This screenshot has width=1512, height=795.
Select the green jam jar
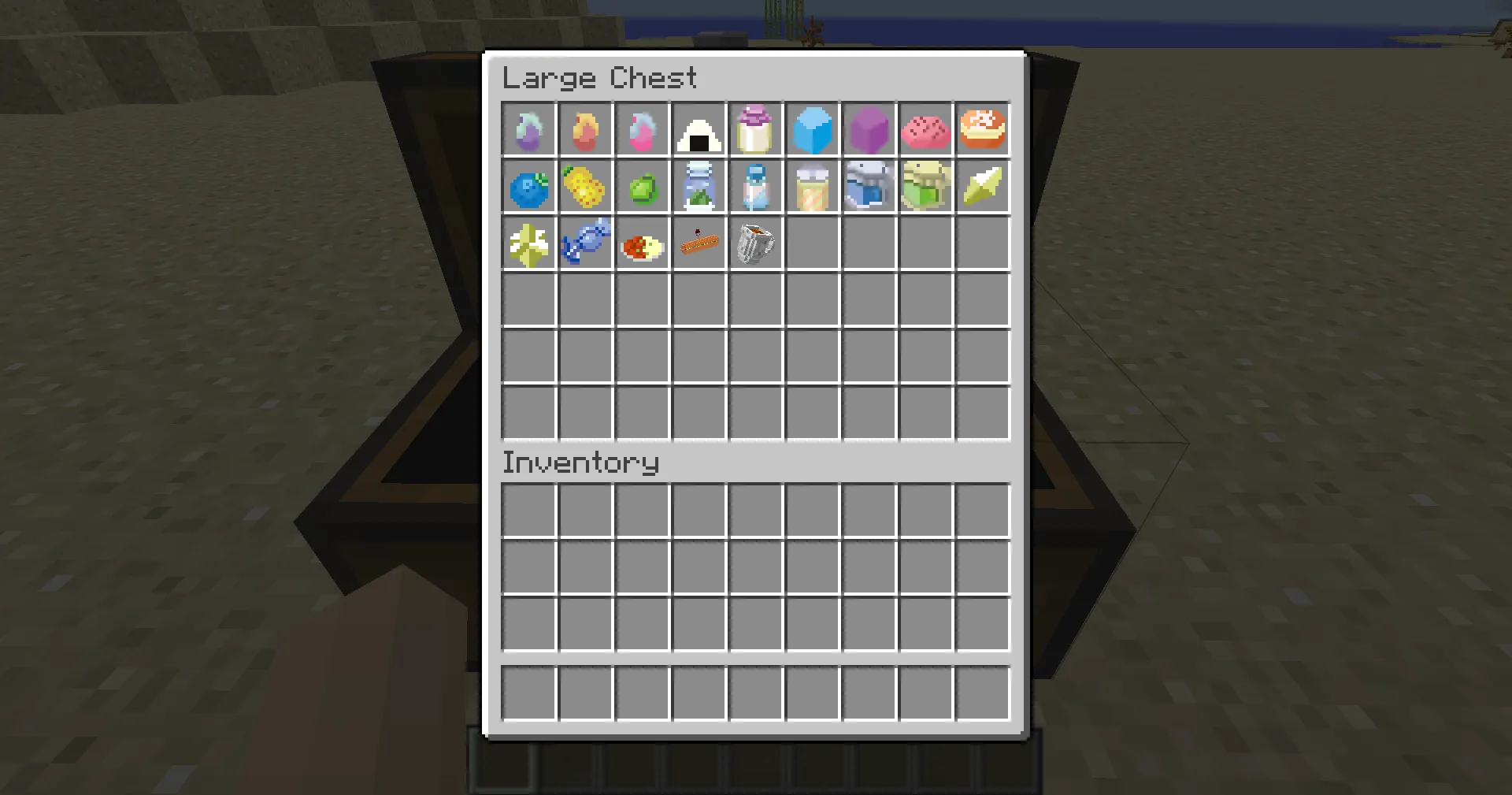[925, 186]
